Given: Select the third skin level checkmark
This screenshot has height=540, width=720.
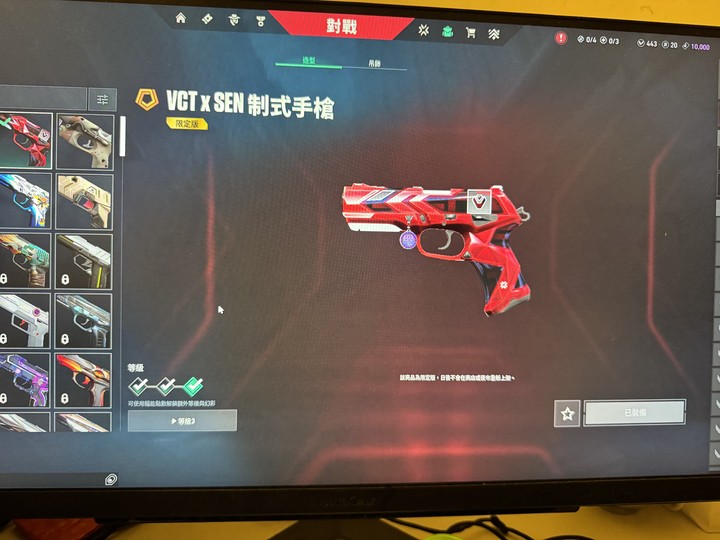Looking at the screenshot, I should (192, 385).
